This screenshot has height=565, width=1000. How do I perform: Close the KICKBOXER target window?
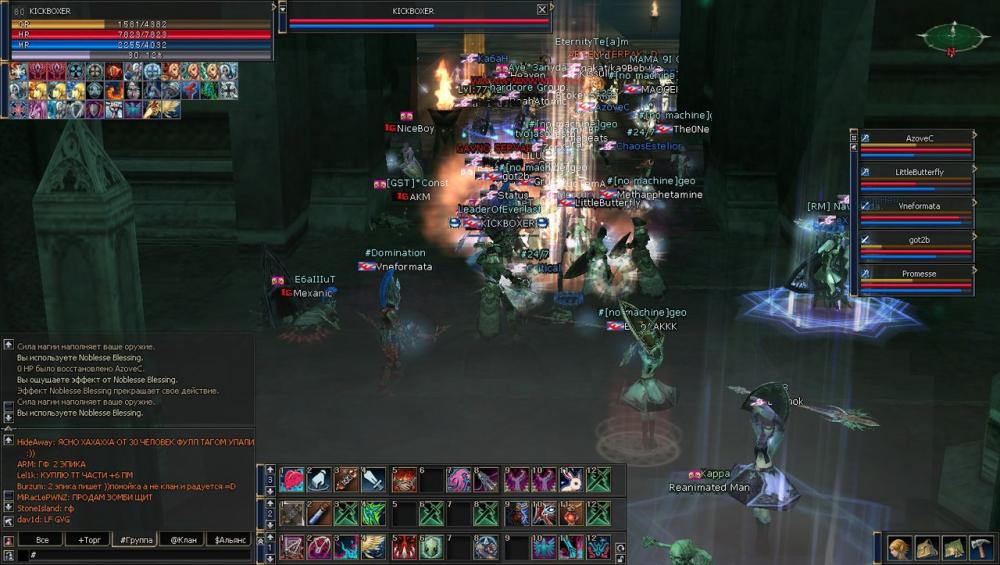tap(542, 10)
